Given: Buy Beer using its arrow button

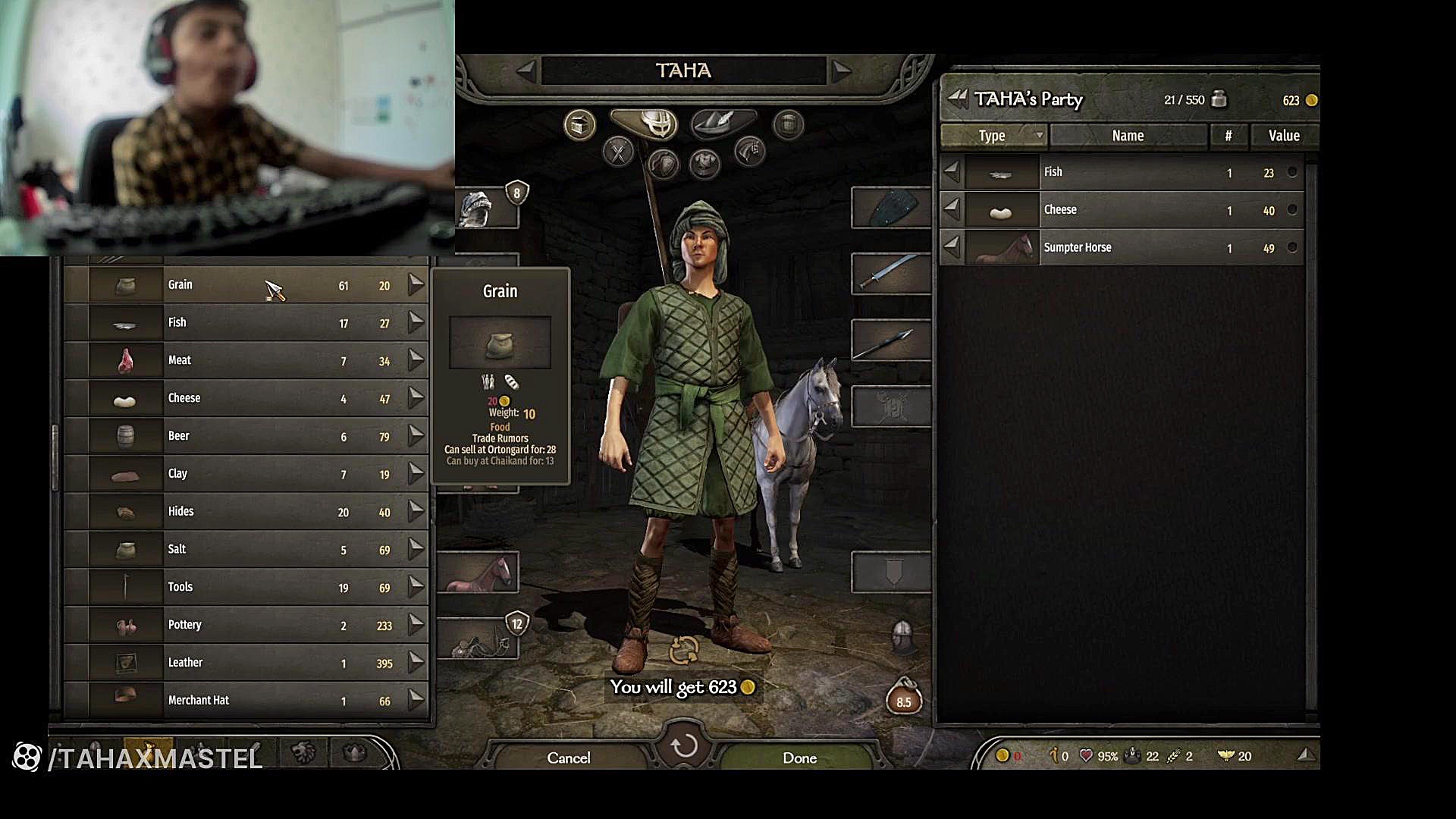Looking at the screenshot, I should 416,435.
